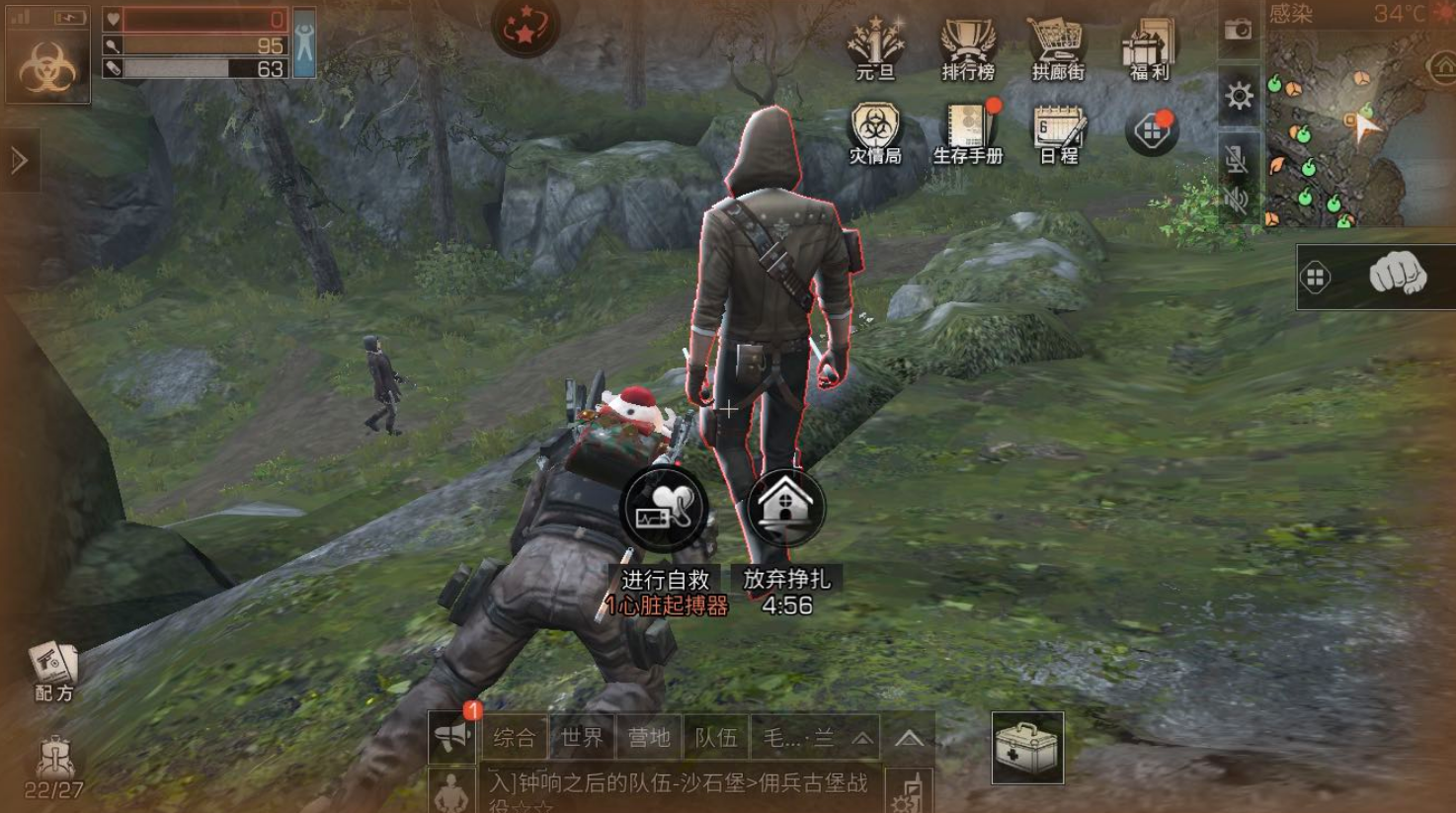1456x813 pixels.
Task: Switch to the 队伍 chat tab
Action: click(715, 737)
